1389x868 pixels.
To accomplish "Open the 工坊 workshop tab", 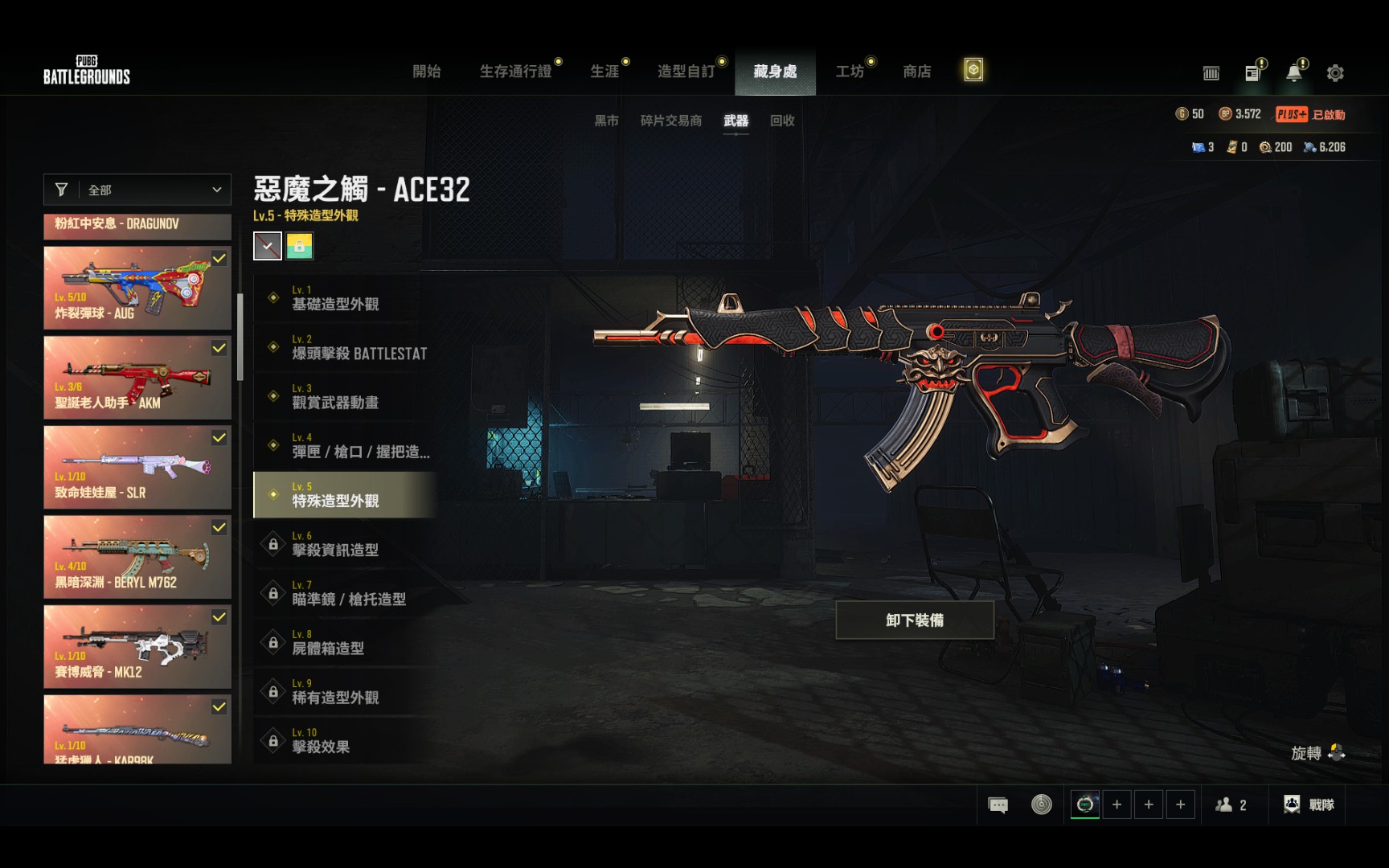I will pos(850,72).
